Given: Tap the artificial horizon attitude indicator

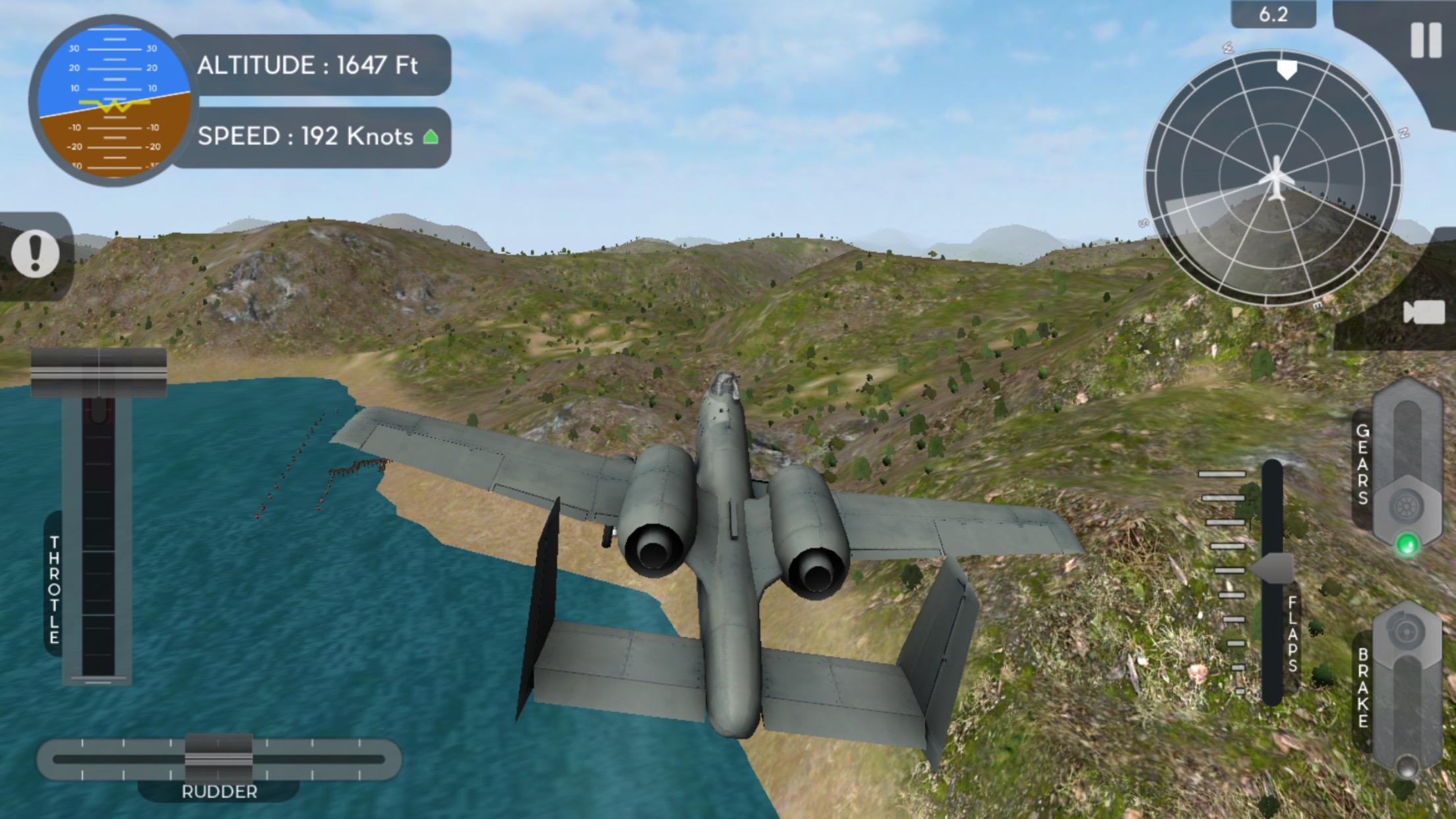Looking at the screenshot, I should [x=113, y=102].
